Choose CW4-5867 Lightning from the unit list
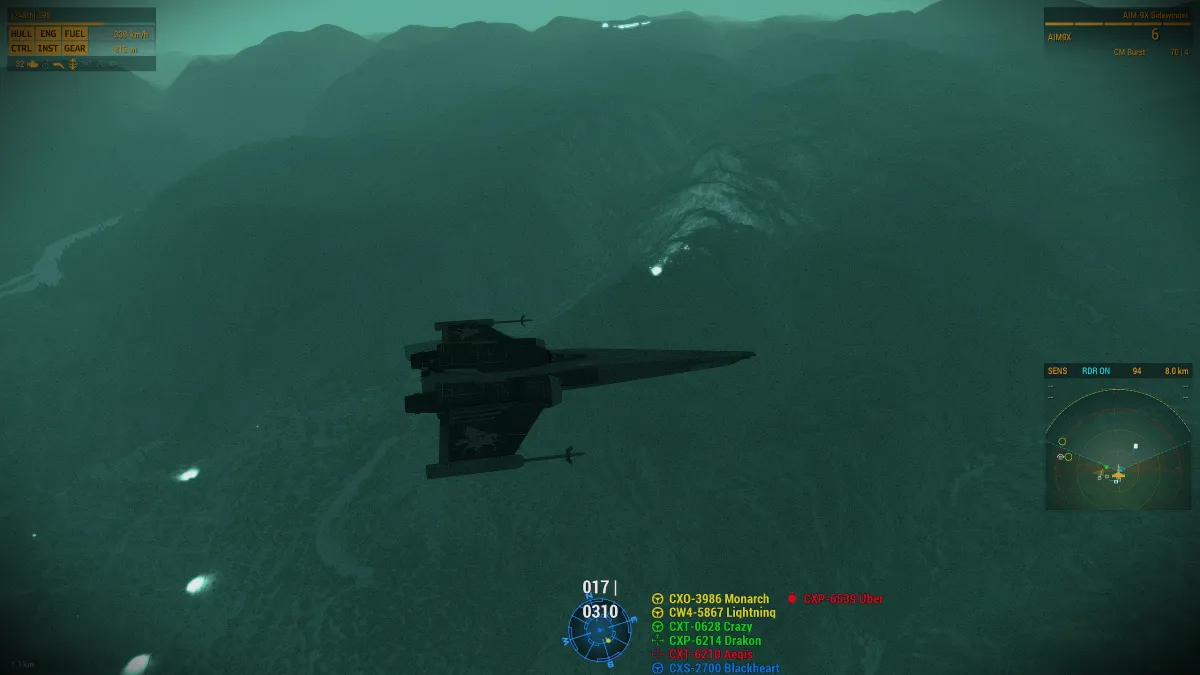The height and width of the screenshot is (675, 1200). [721, 613]
